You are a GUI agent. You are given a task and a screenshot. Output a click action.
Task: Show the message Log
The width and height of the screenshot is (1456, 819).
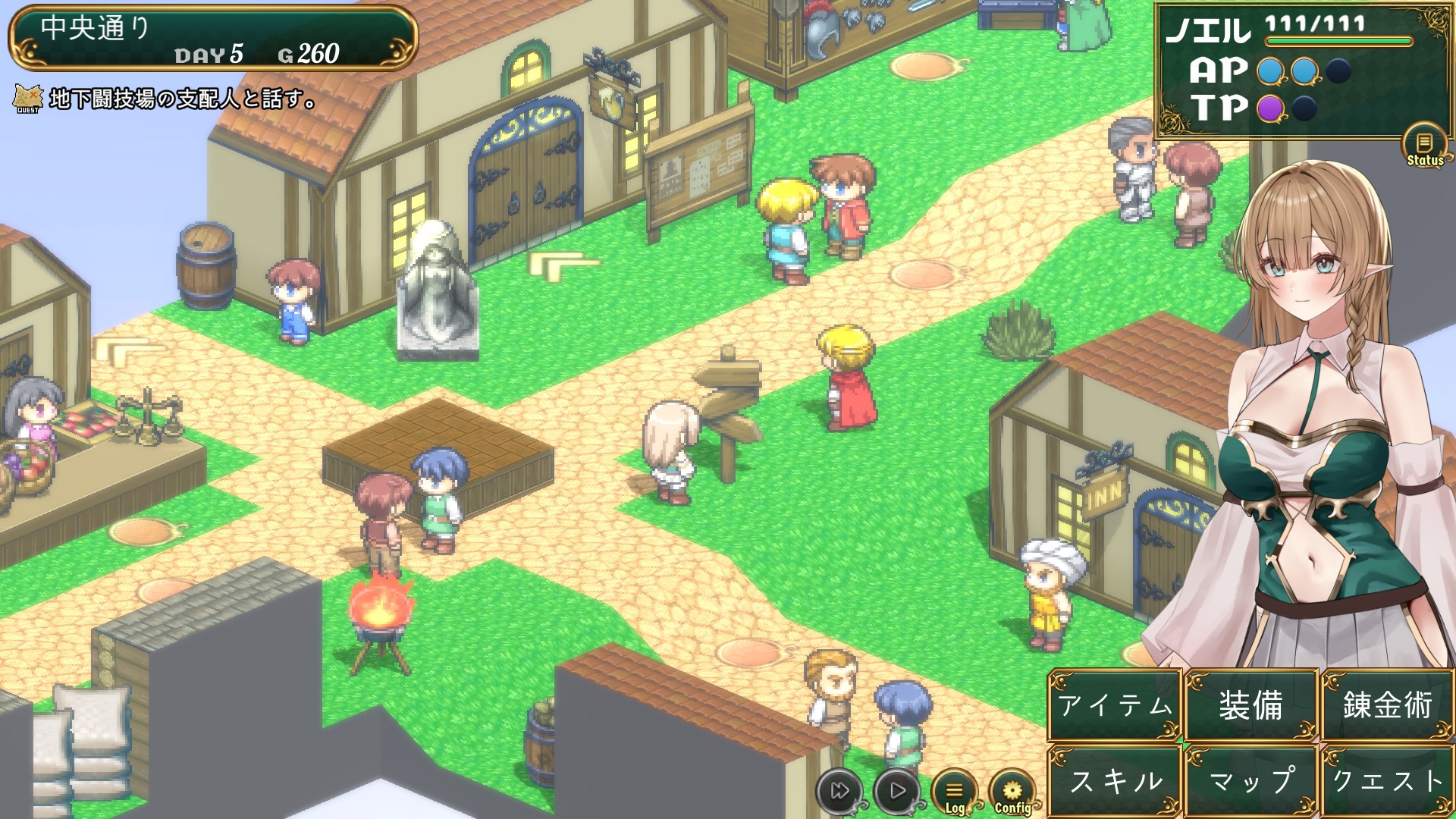pos(954,792)
